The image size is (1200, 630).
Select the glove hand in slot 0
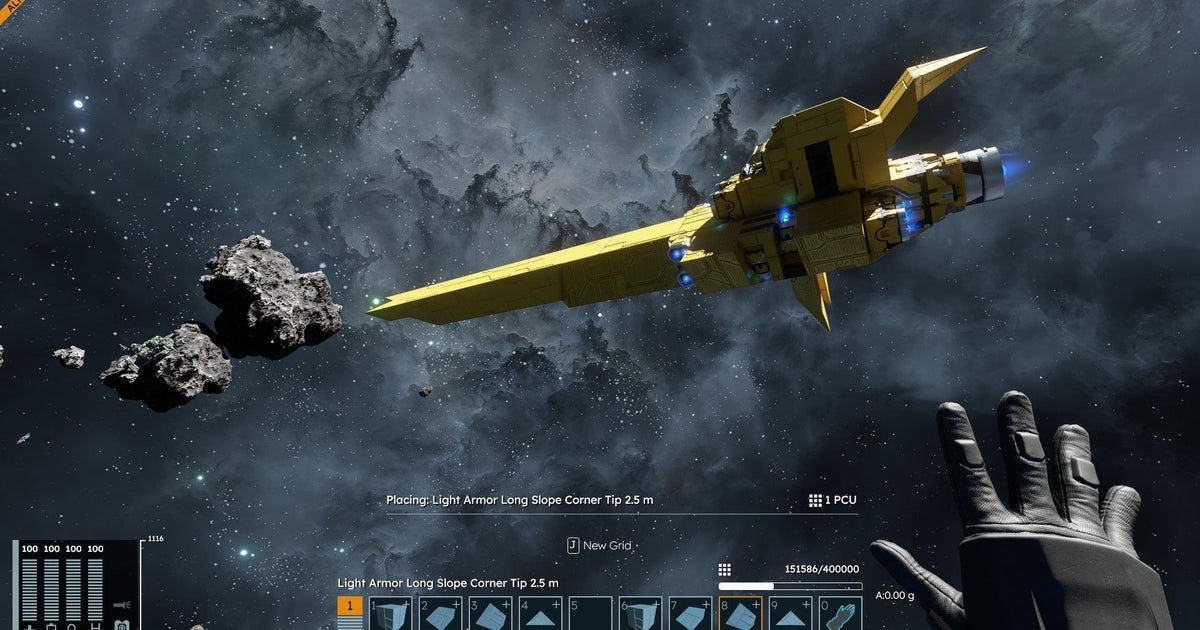point(840,614)
